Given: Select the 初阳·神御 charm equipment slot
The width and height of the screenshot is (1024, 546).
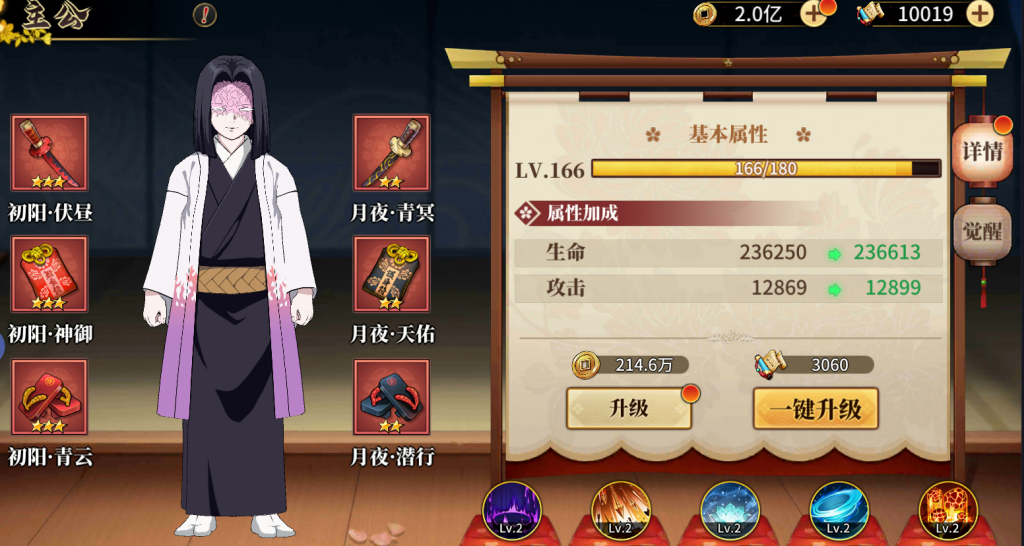Looking at the screenshot, I should (50, 274).
